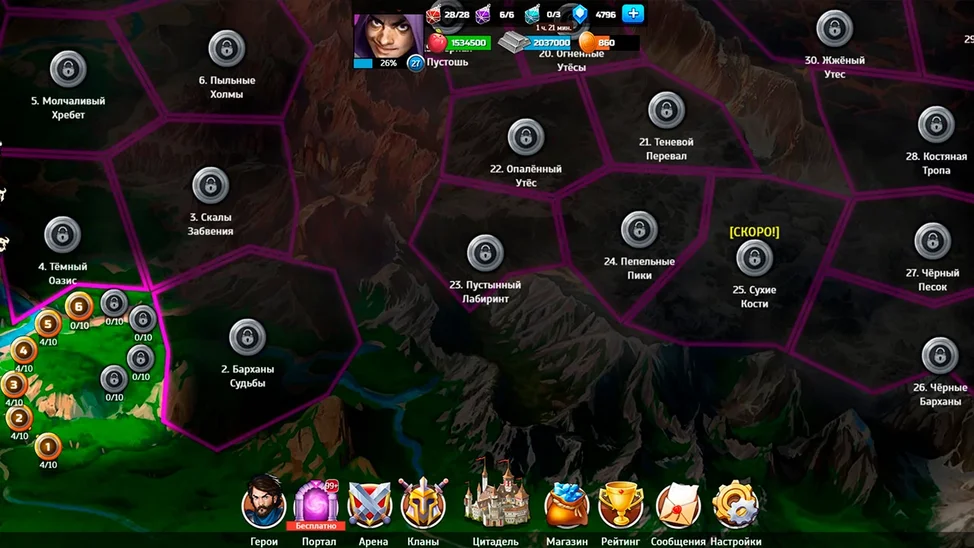Select locked region 6. Пыльные Холмы
This screenshot has width=974, height=548.
227,48
